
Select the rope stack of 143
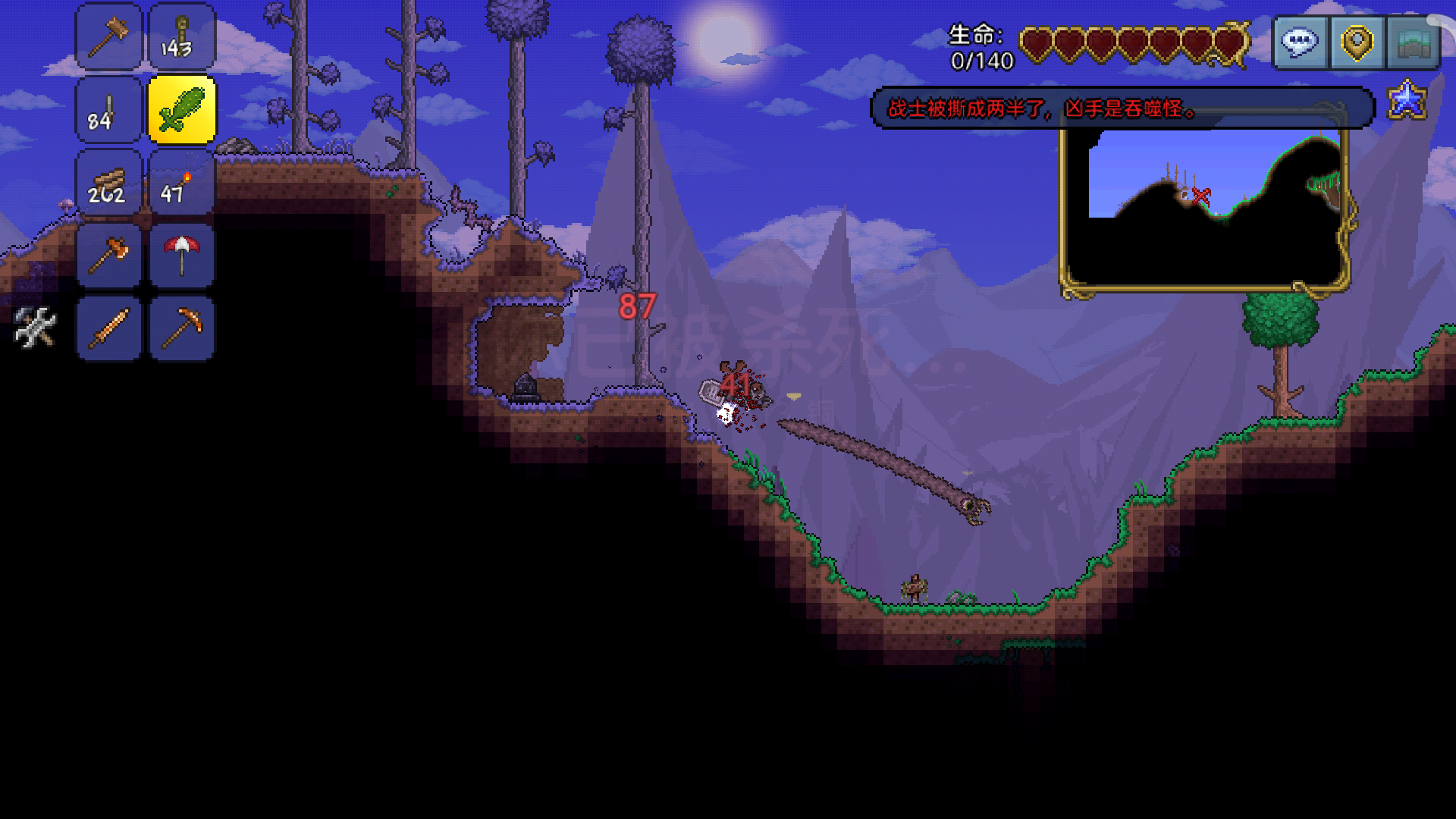point(182,36)
